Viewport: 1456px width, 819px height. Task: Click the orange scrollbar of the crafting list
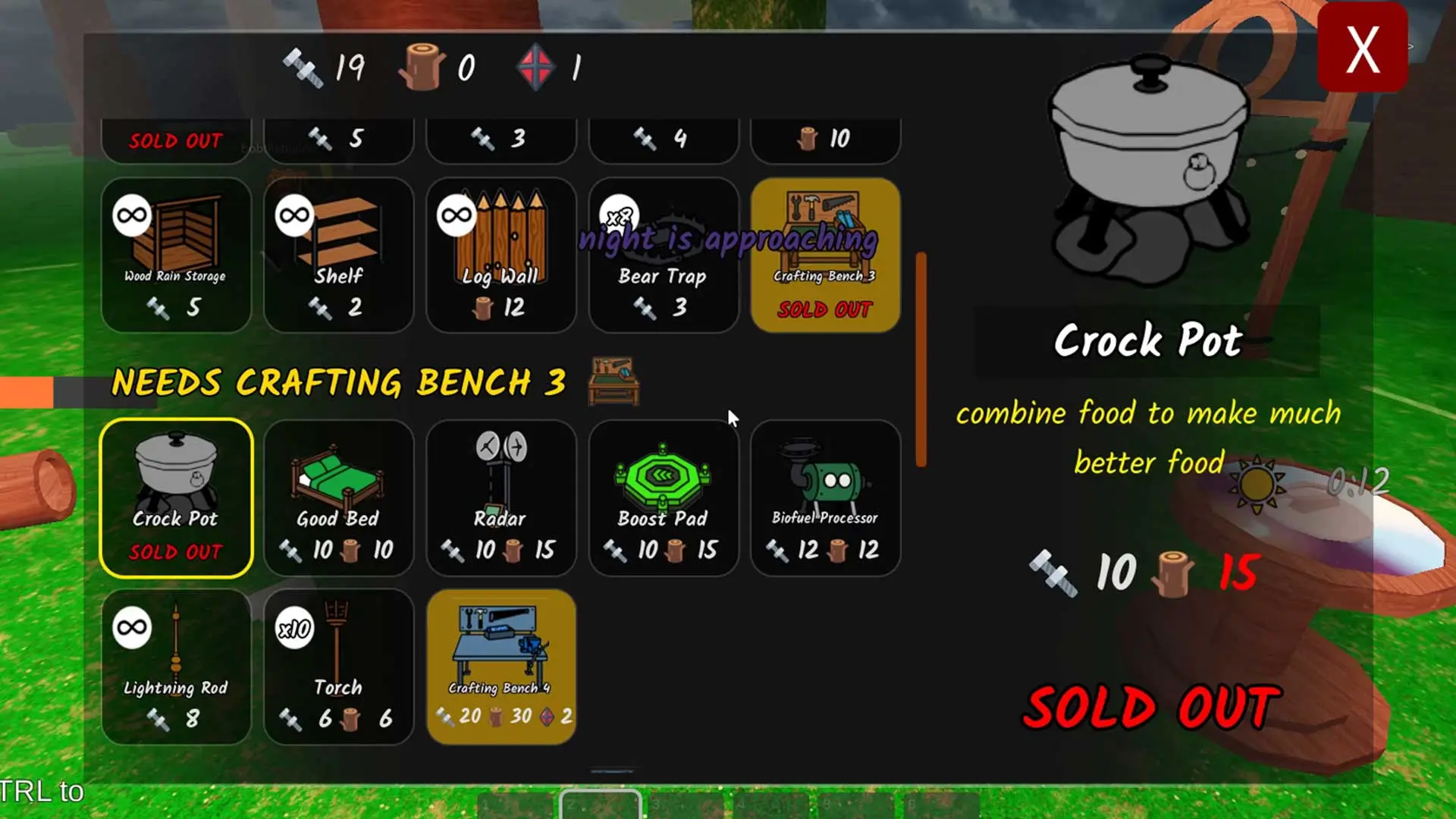921,359
